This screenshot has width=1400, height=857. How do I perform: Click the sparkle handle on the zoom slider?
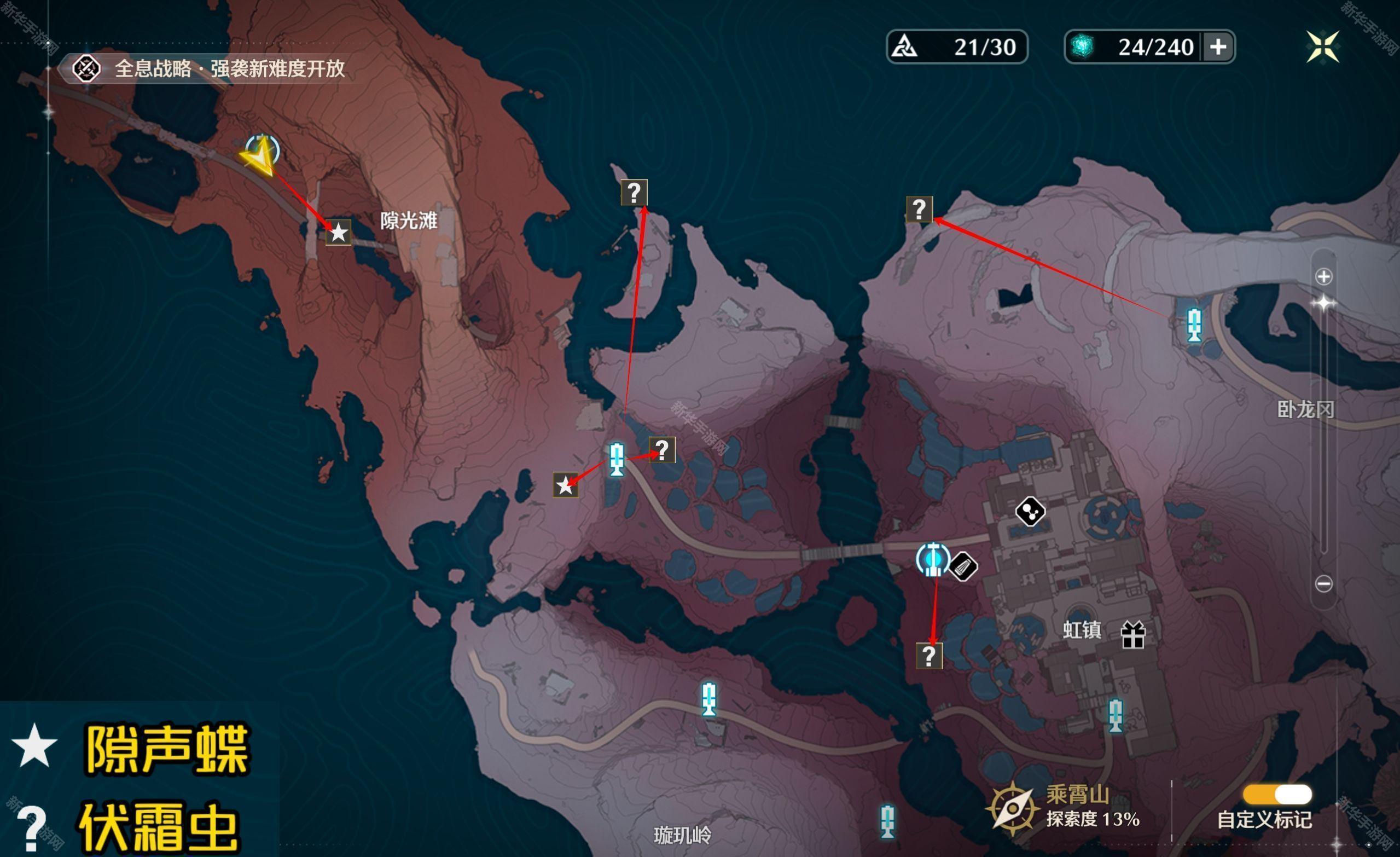coord(1324,303)
